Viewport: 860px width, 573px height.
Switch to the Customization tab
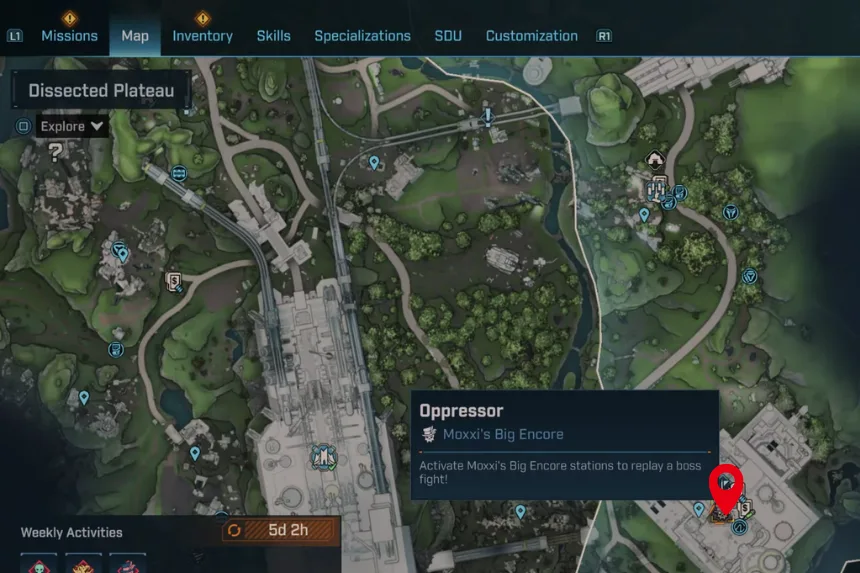(x=531, y=36)
